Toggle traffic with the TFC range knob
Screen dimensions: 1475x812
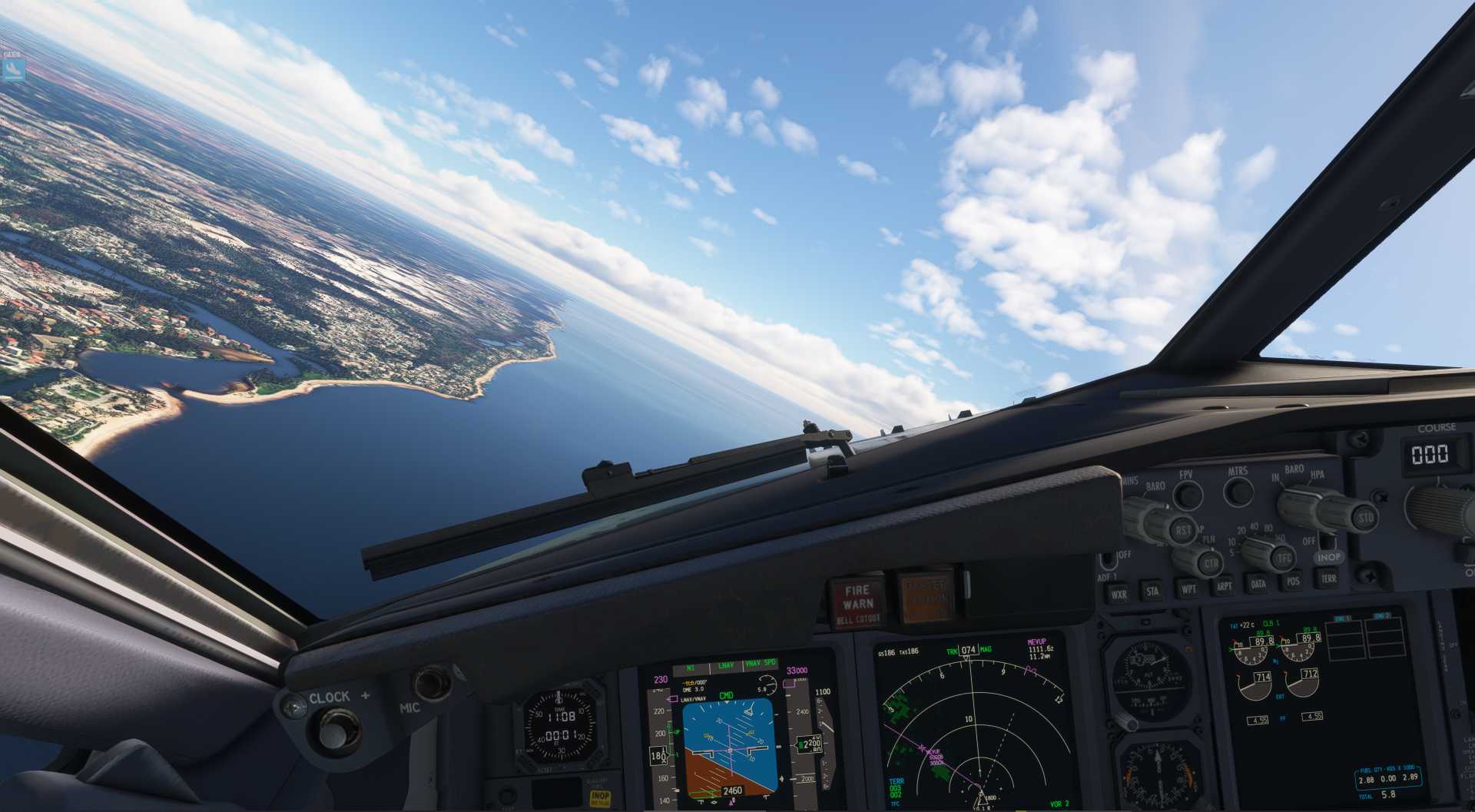[x=1282, y=558]
